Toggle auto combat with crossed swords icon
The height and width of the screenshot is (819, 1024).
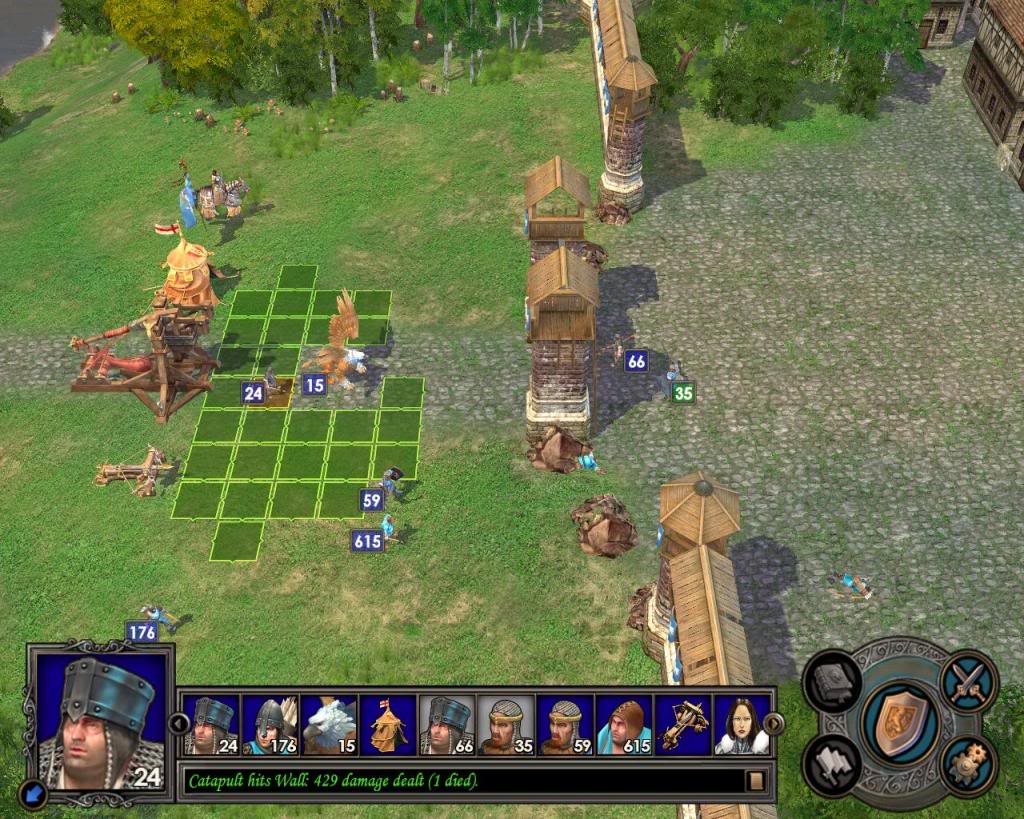pos(967,681)
